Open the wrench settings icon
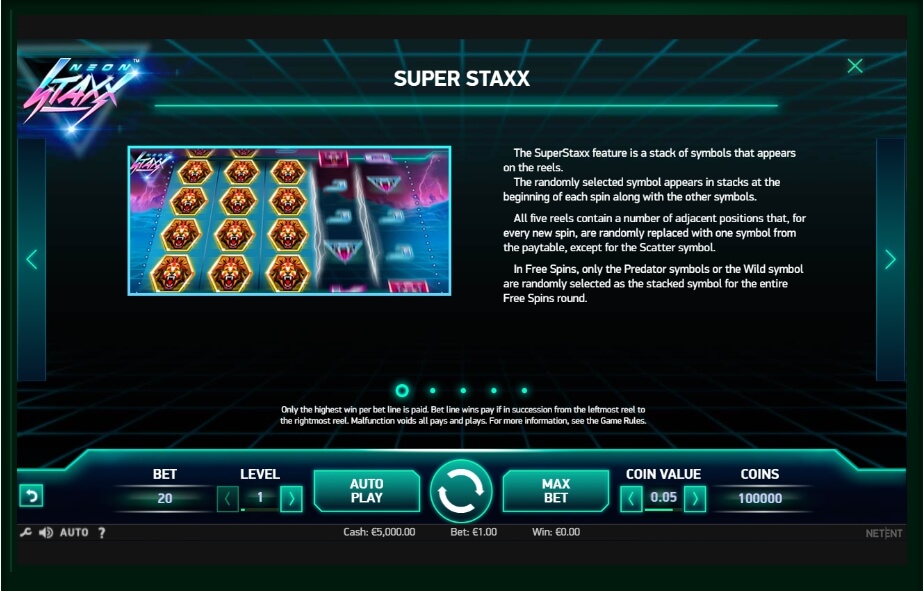Screen dimensions: 923x591 click(26, 533)
